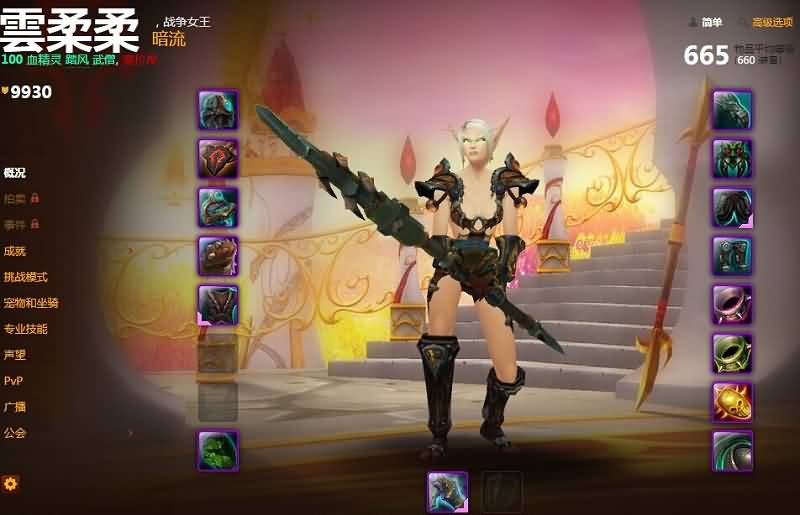Click the 暗流 guild name link

[x=169, y=39]
